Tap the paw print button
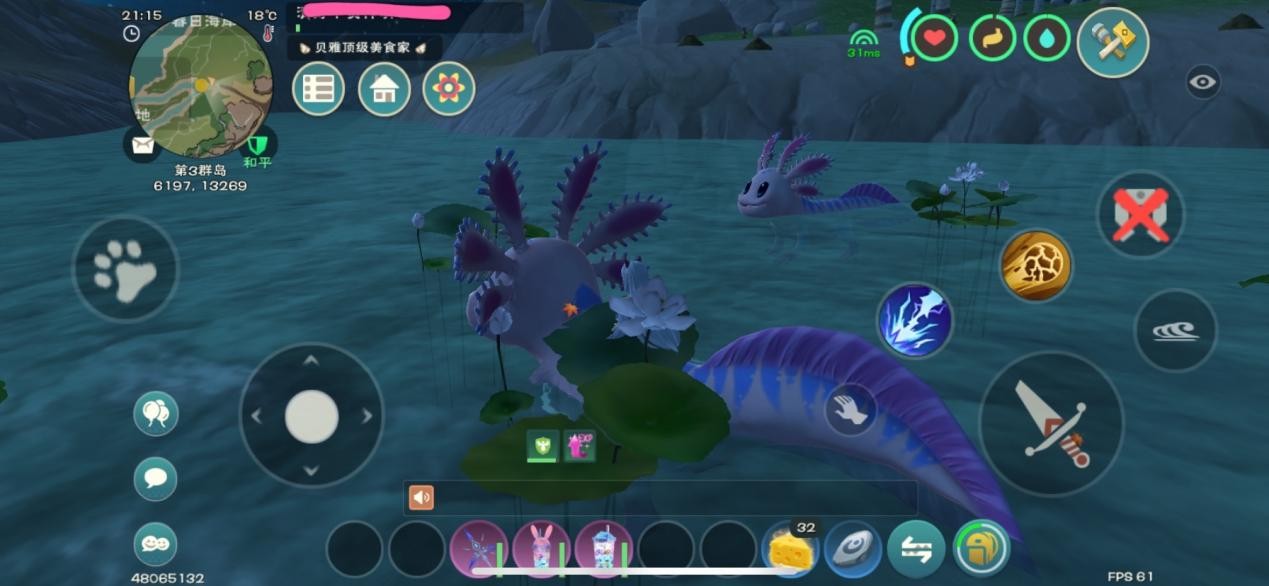 coord(125,268)
